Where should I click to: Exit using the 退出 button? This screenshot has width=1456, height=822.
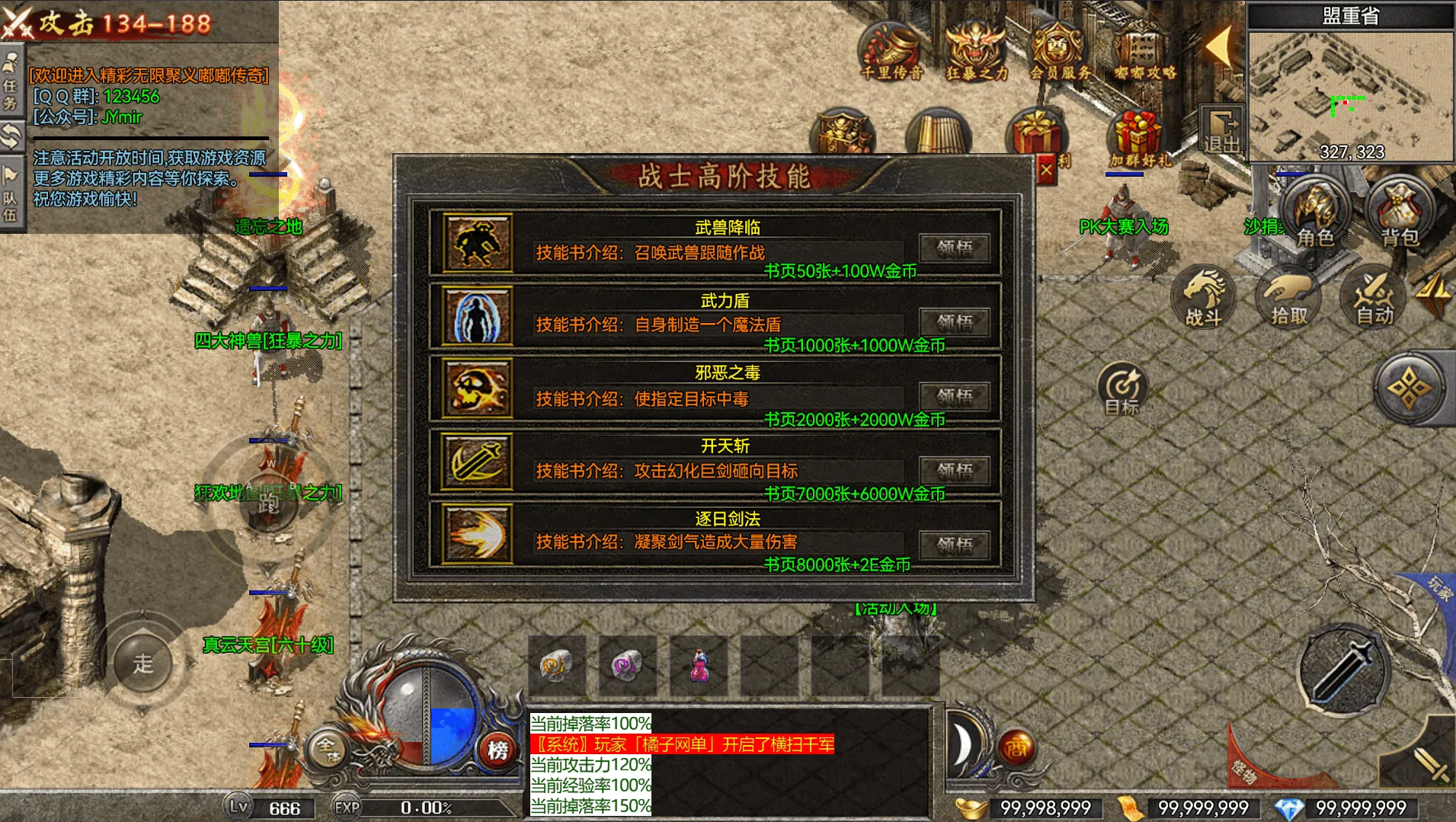pos(1221,131)
